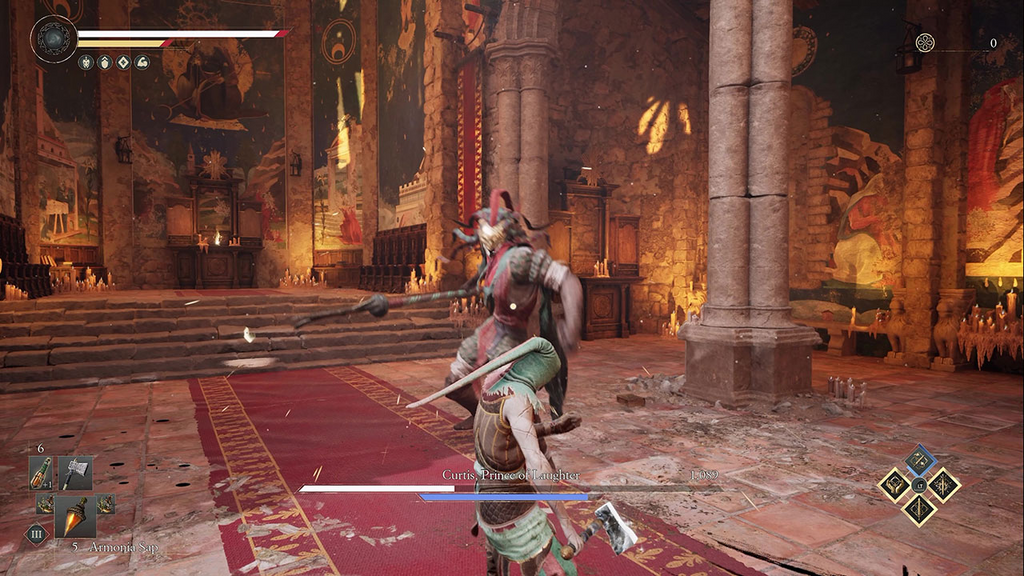Activate the bottom sword skill diamond
This screenshot has width=1024, height=576.
pos(919,510)
